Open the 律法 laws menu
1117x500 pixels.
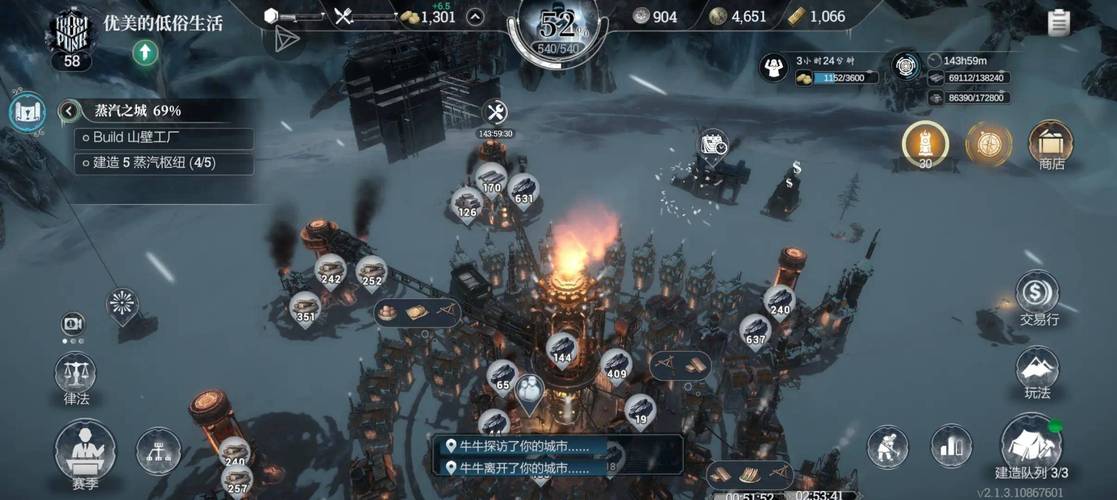[75, 380]
